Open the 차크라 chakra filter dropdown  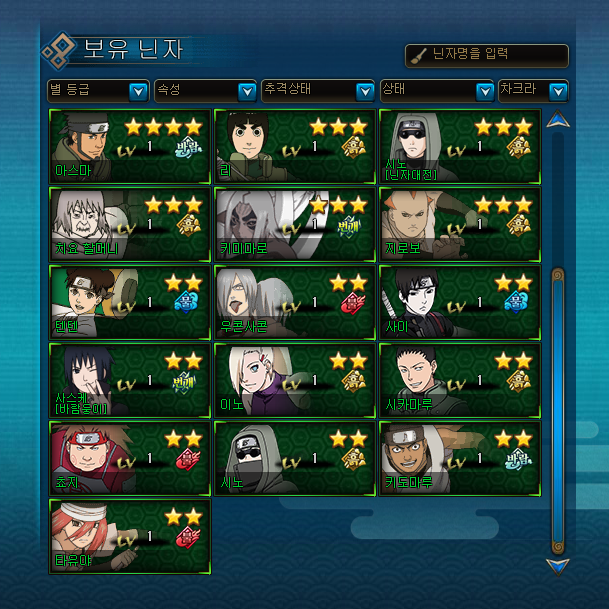click(x=533, y=91)
